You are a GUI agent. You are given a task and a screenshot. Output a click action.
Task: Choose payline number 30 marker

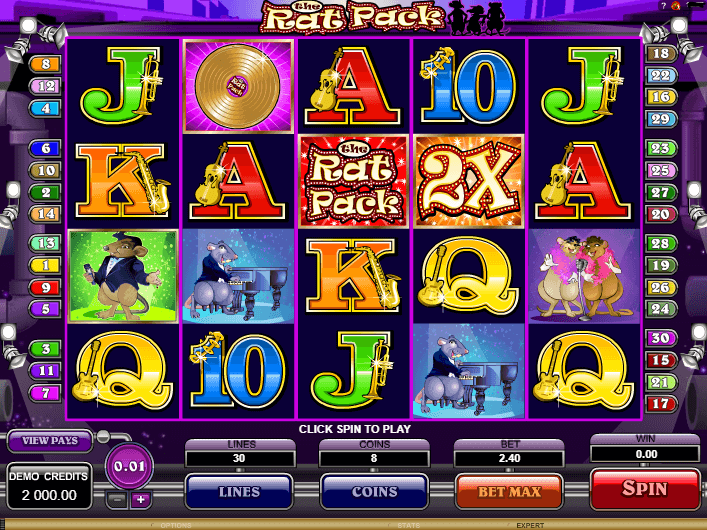pos(659,338)
